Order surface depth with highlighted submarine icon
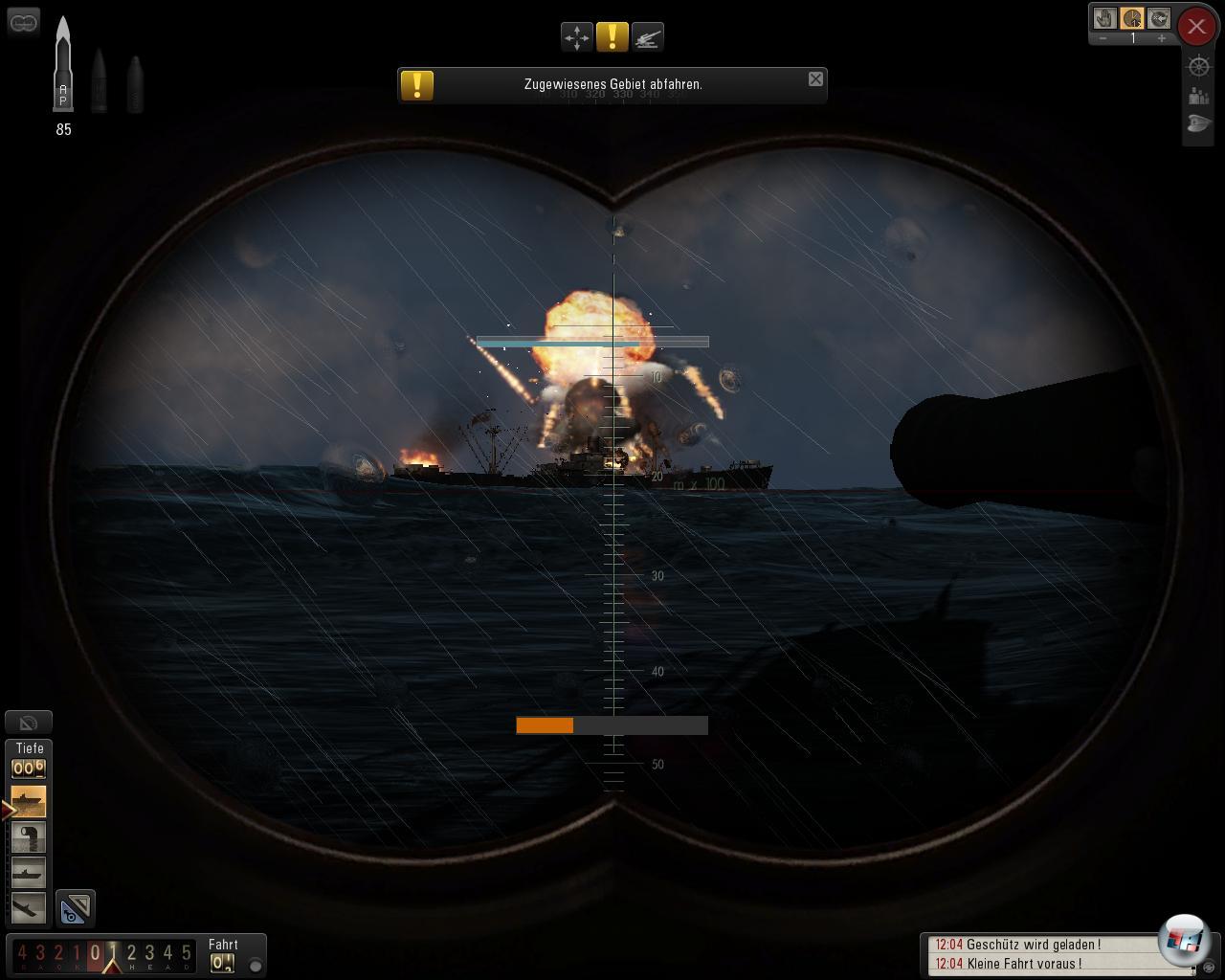This screenshot has width=1225, height=980. pyautogui.click(x=29, y=801)
